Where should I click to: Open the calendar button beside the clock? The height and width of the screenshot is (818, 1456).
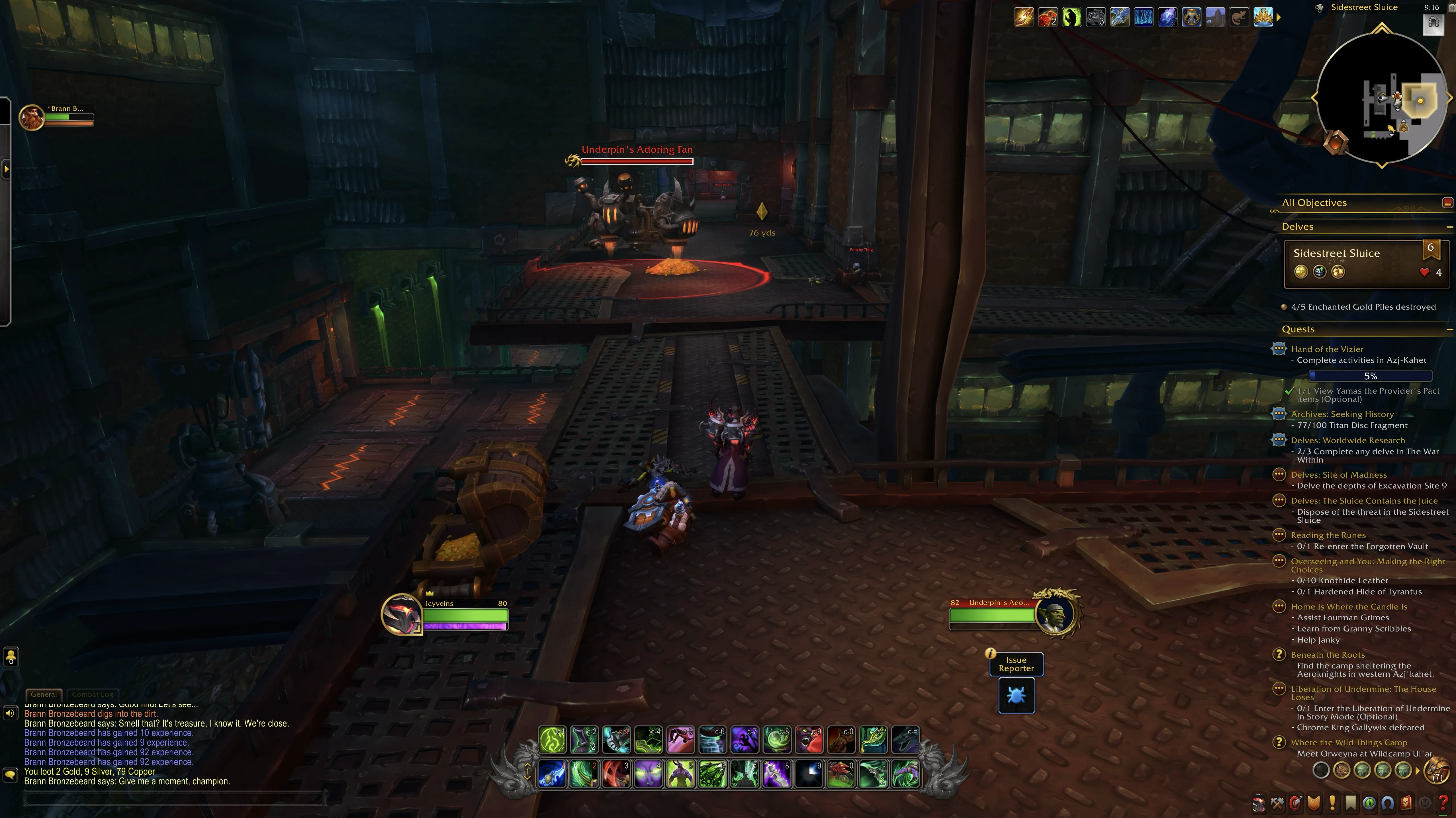(1433, 23)
